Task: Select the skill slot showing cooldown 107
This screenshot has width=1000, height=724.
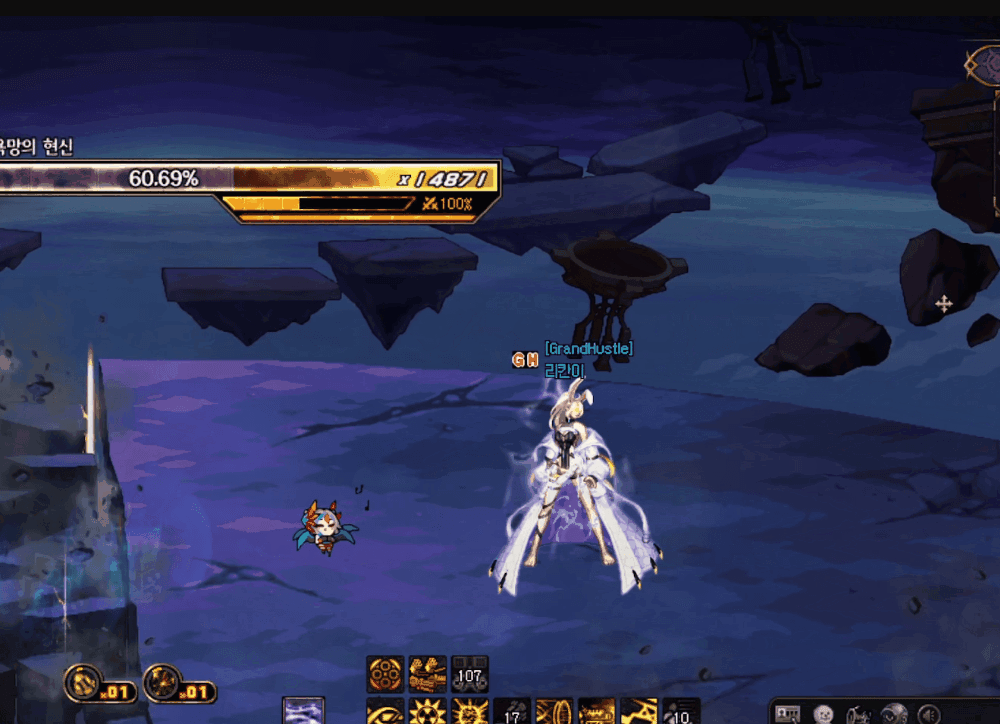Action: (469, 674)
